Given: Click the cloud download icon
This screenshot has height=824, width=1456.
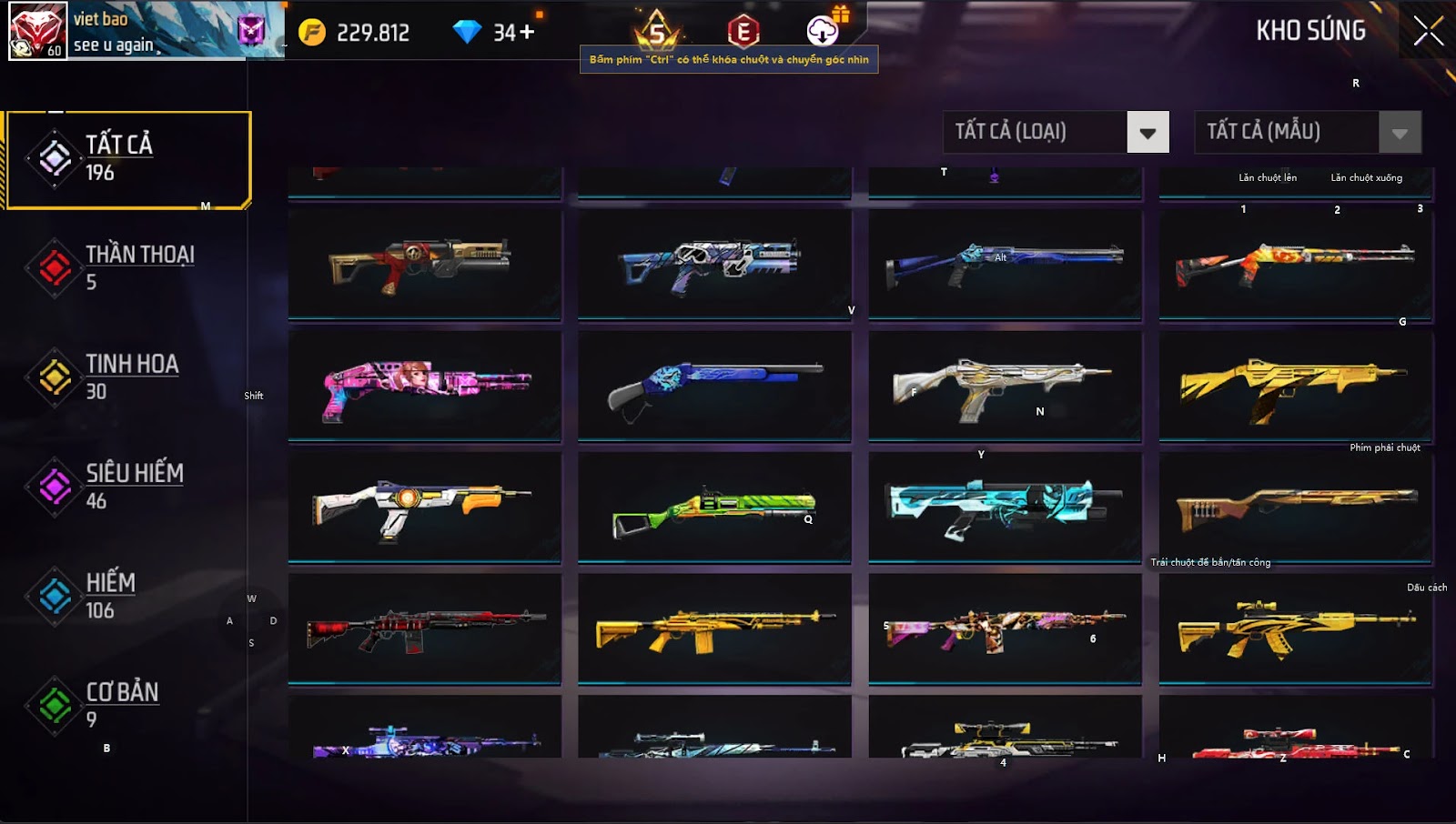Looking at the screenshot, I should pyautogui.click(x=823, y=31).
